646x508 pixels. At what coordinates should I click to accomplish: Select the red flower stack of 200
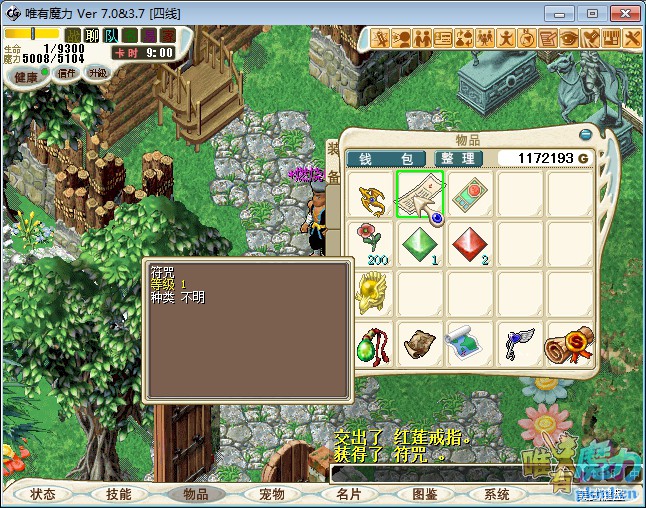[371, 243]
